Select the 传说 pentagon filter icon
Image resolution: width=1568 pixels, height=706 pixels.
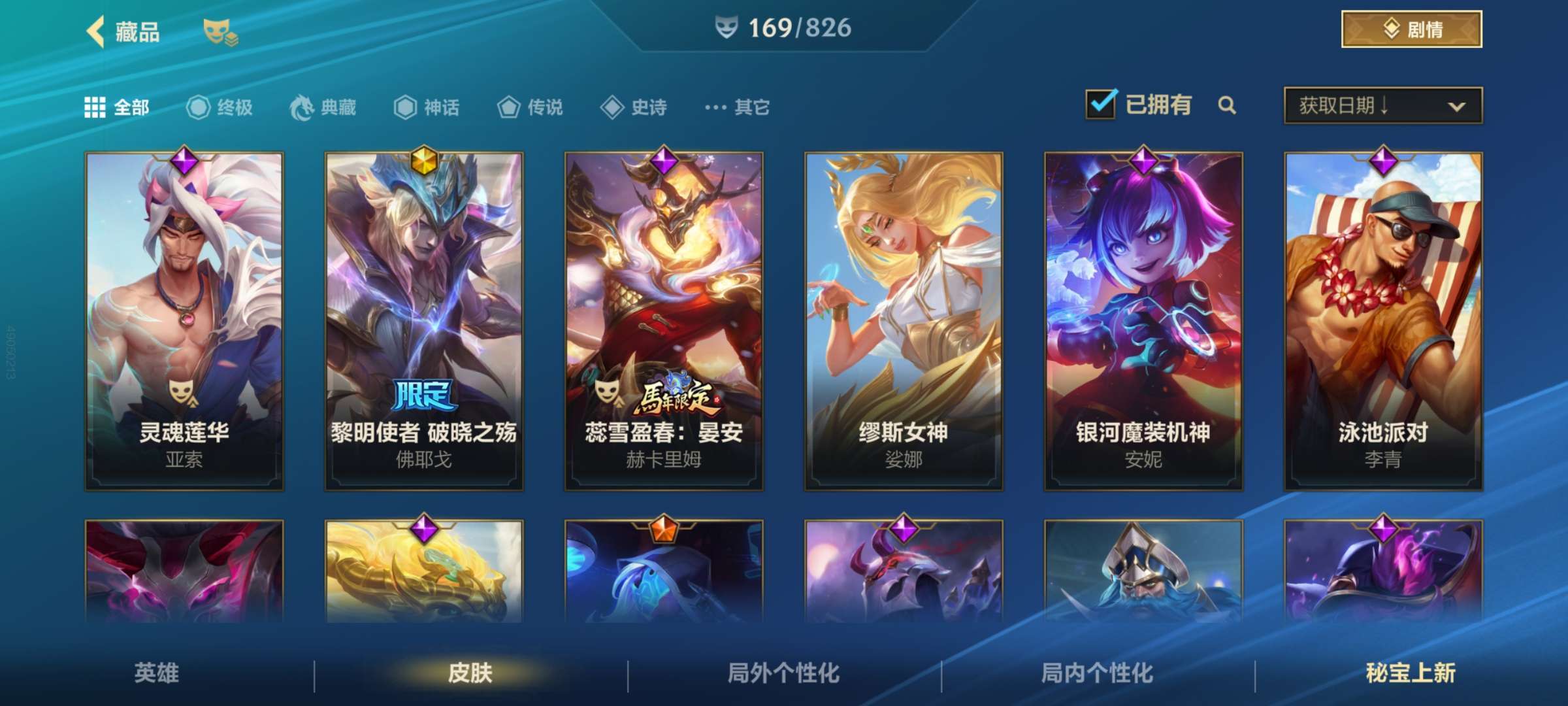(508, 107)
